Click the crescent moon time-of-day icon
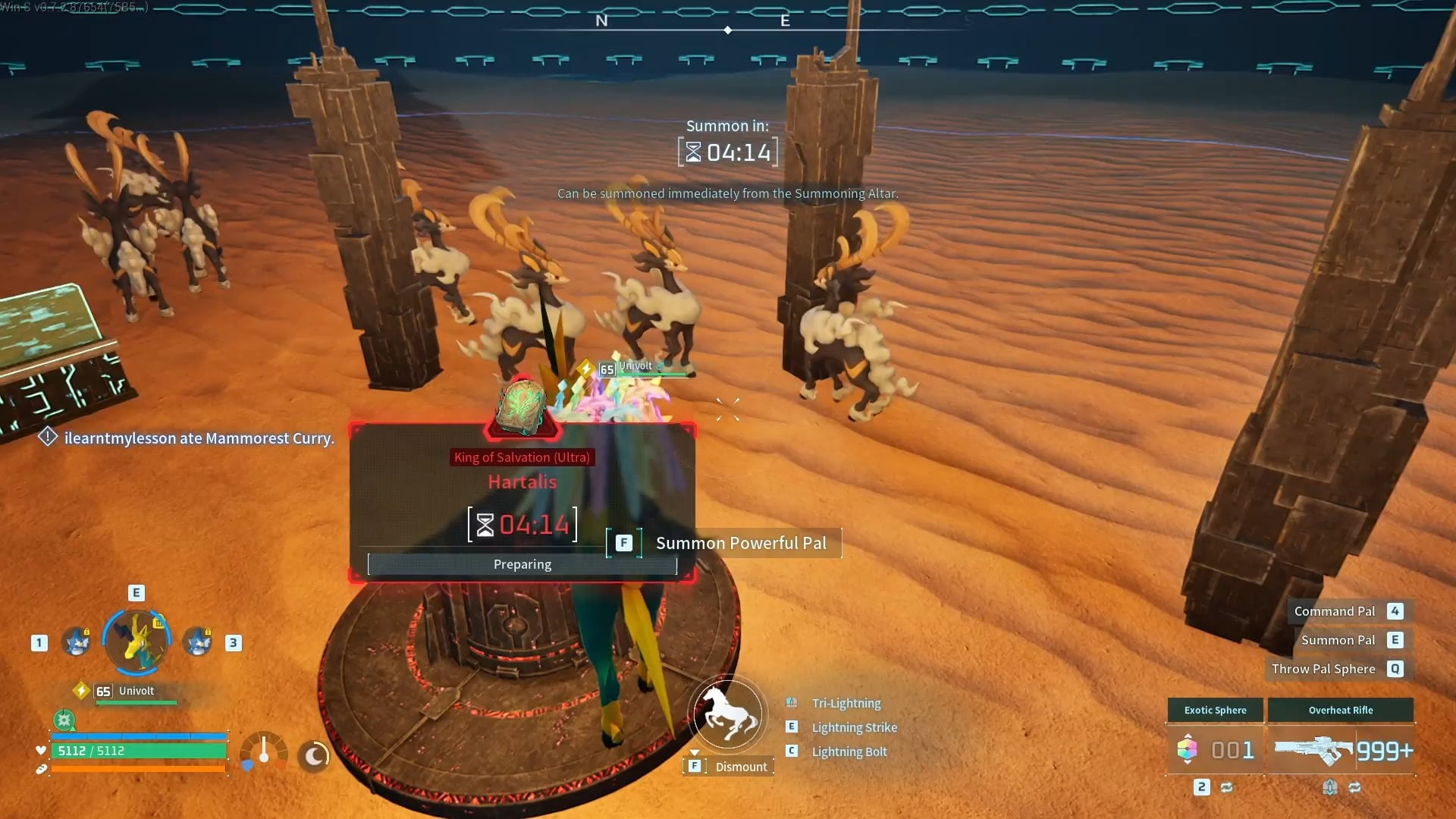 [314, 755]
